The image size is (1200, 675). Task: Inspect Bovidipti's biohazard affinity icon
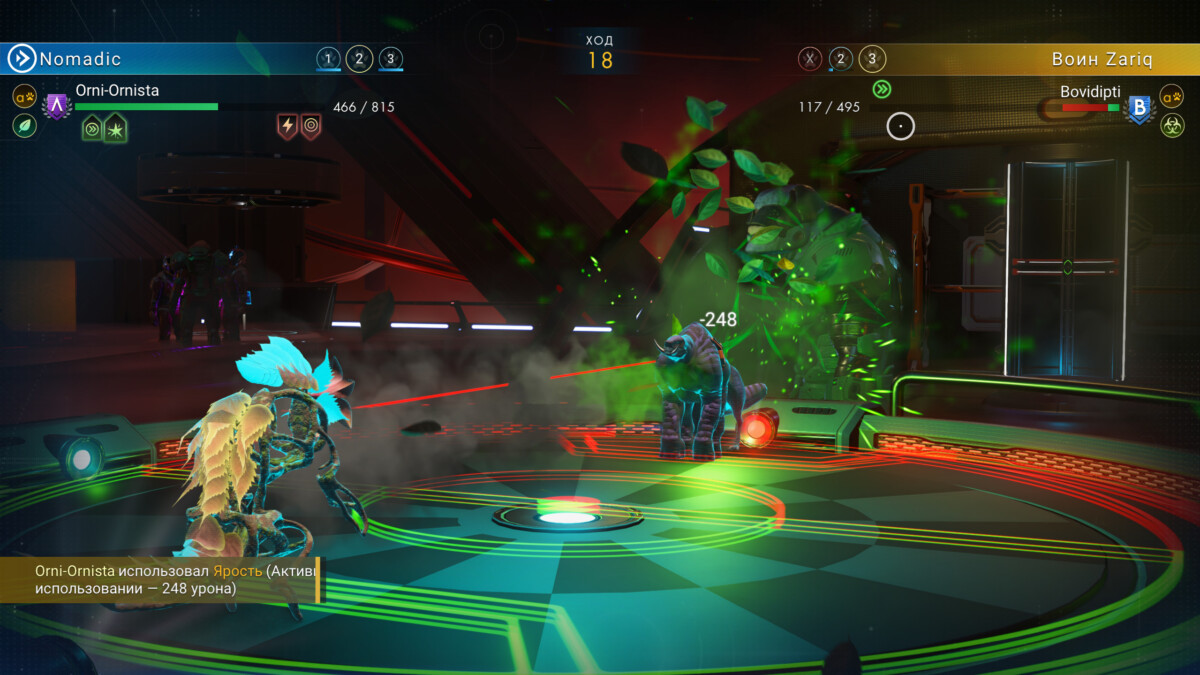pos(1171,126)
